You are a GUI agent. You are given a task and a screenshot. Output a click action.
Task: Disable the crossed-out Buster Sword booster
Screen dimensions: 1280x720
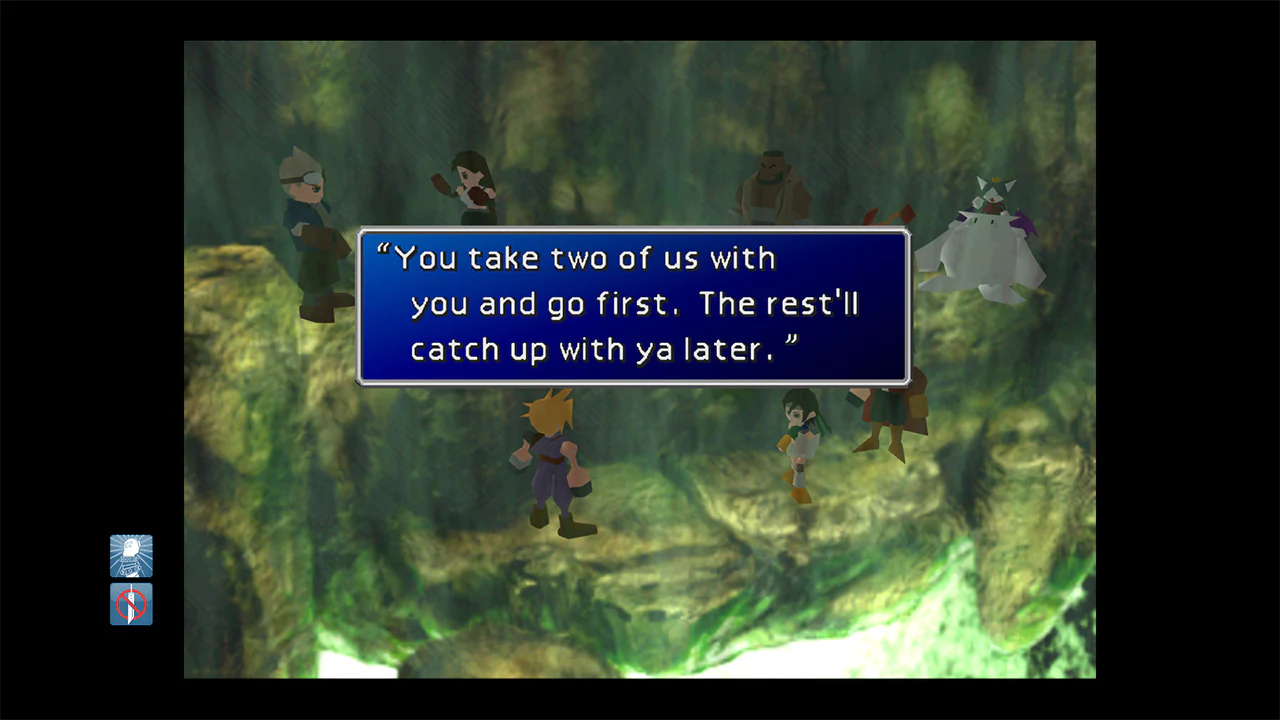pyautogui.click(x=131, y=604)
